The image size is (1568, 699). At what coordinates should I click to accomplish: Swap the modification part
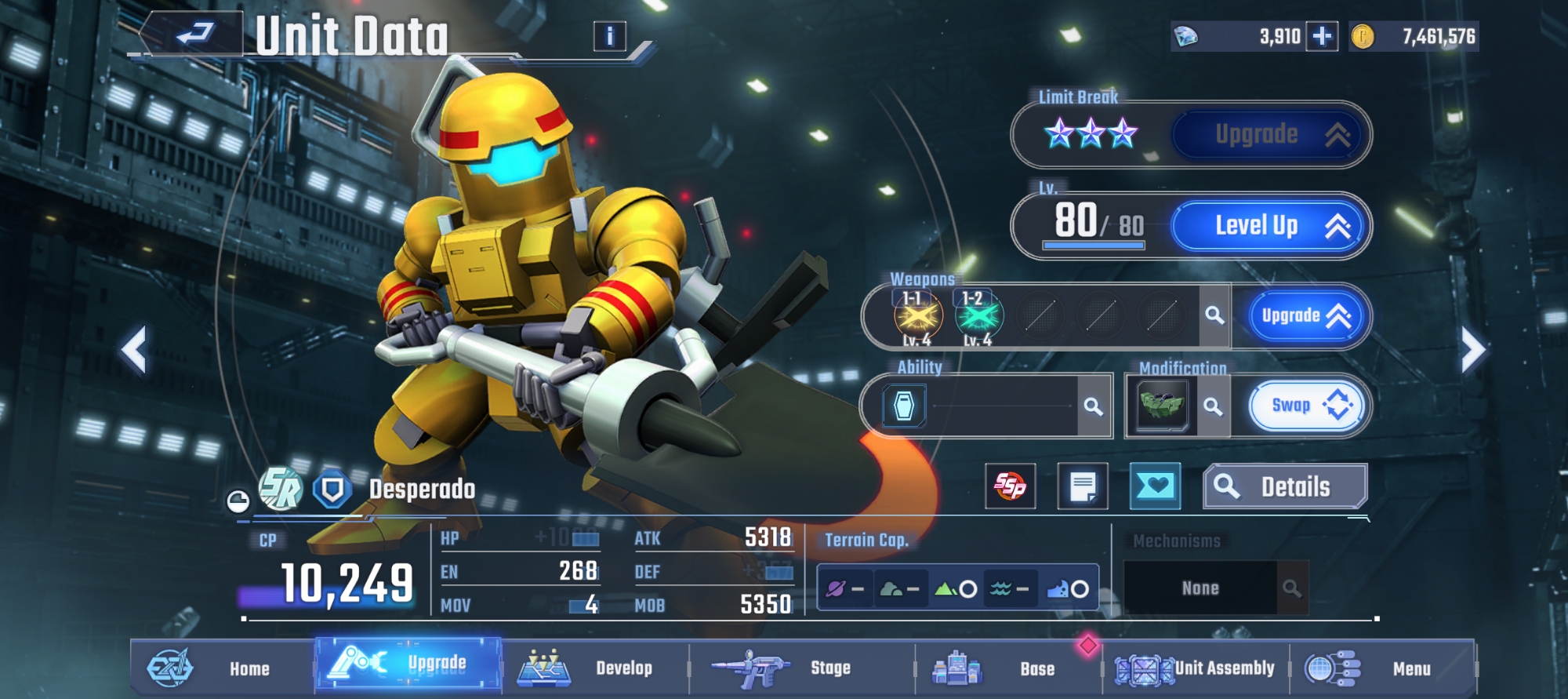[x=1306, y=406]
